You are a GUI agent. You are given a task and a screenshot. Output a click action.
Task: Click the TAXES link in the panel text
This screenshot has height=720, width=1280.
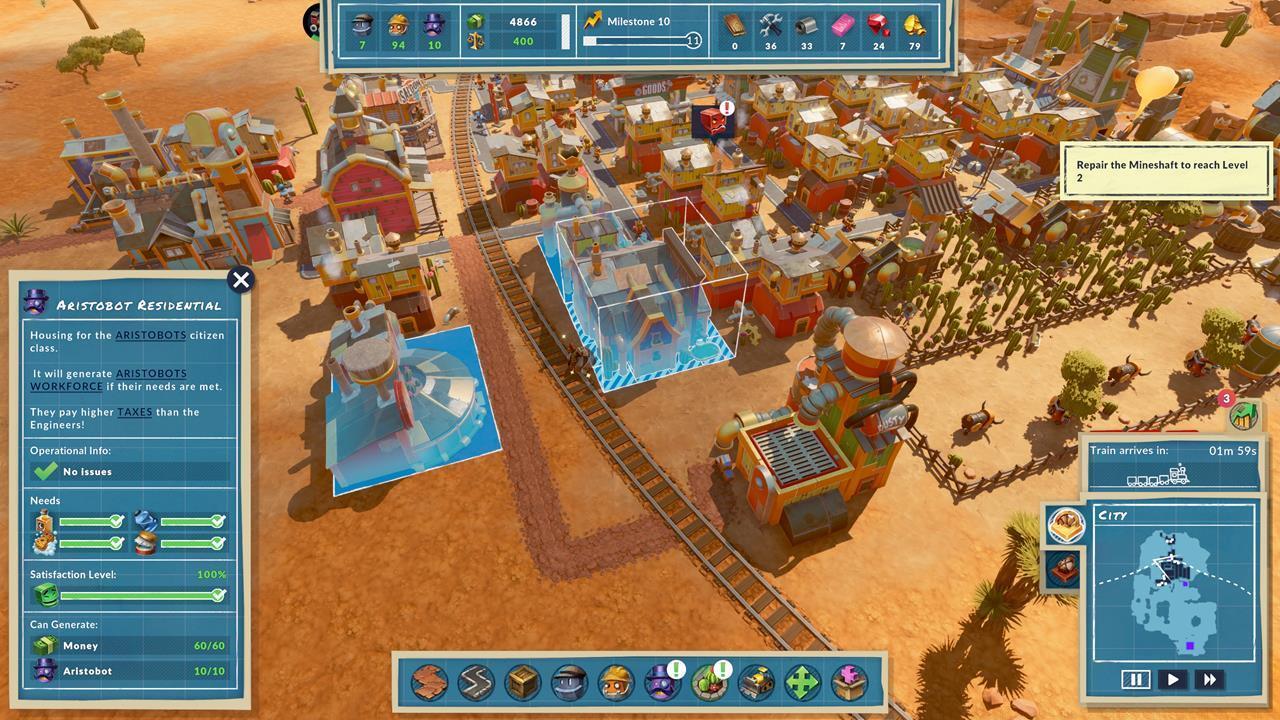pyautogui.click(x=133, y=411)
